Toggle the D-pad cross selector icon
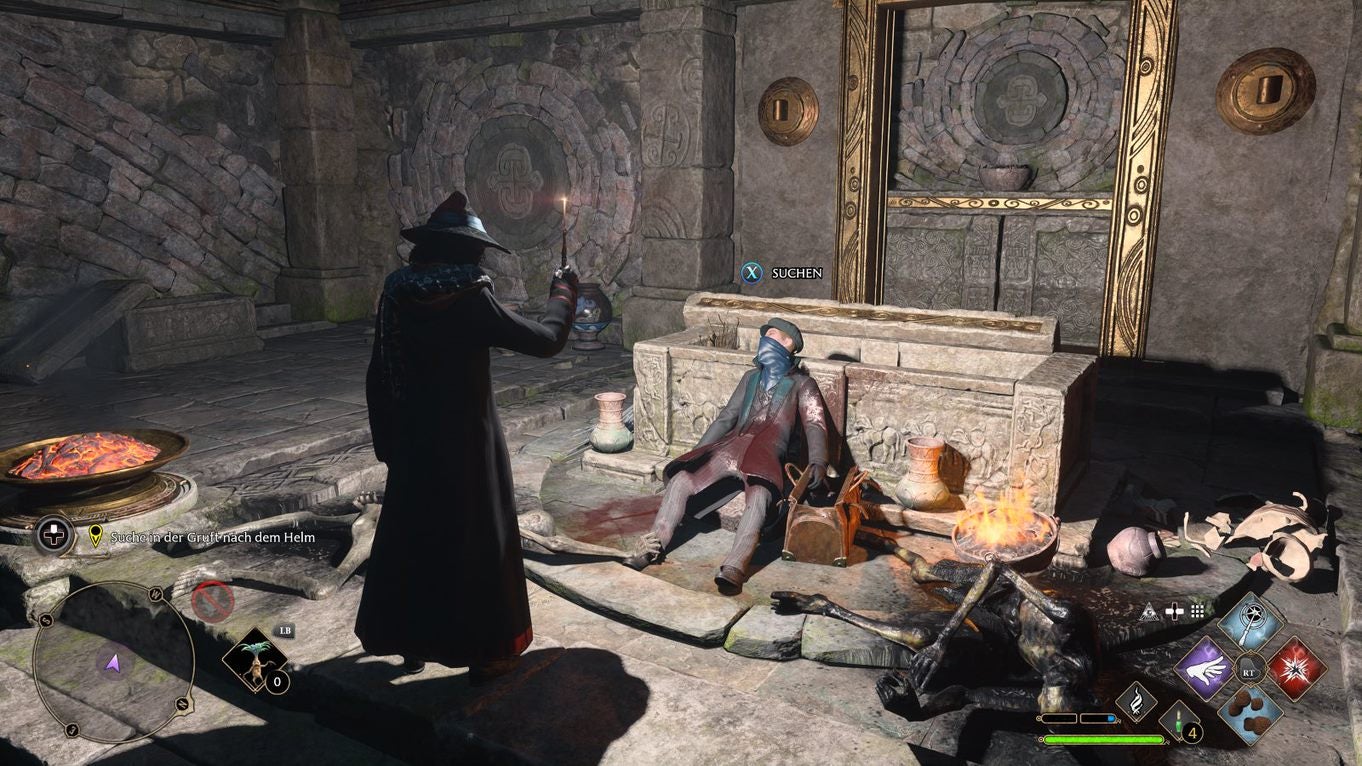The image size is (1362, 766). 1175,610
